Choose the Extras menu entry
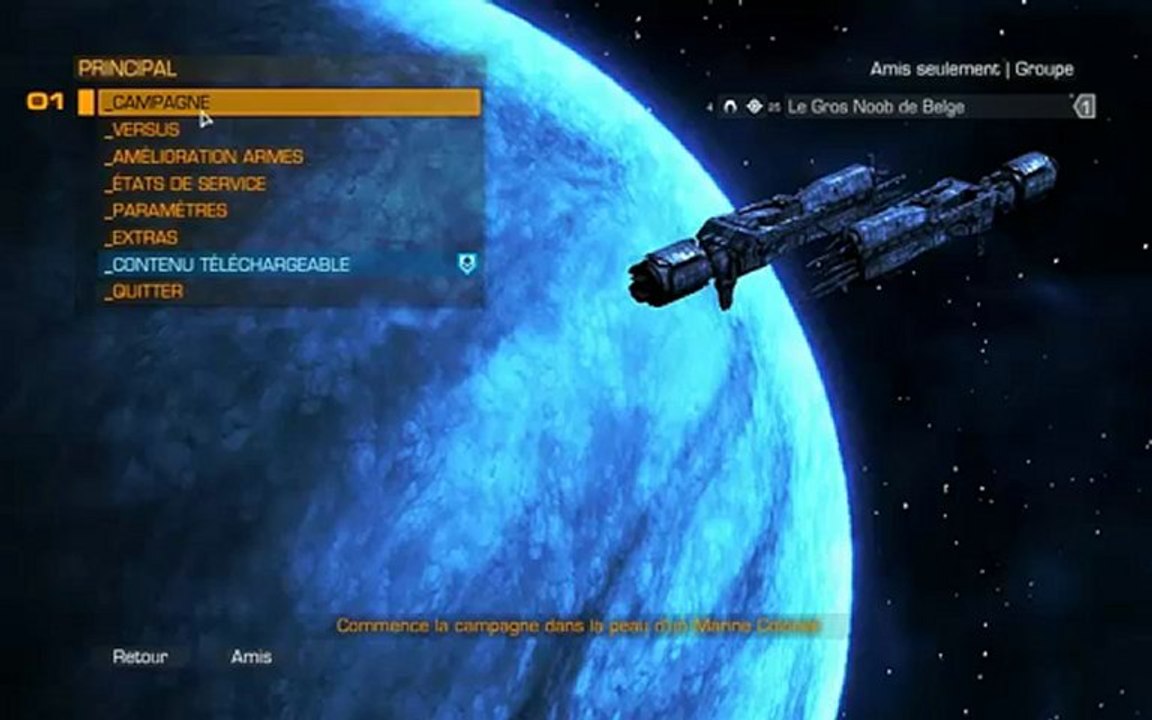Screen dimensions: 1152x720 tap(145, 238)
